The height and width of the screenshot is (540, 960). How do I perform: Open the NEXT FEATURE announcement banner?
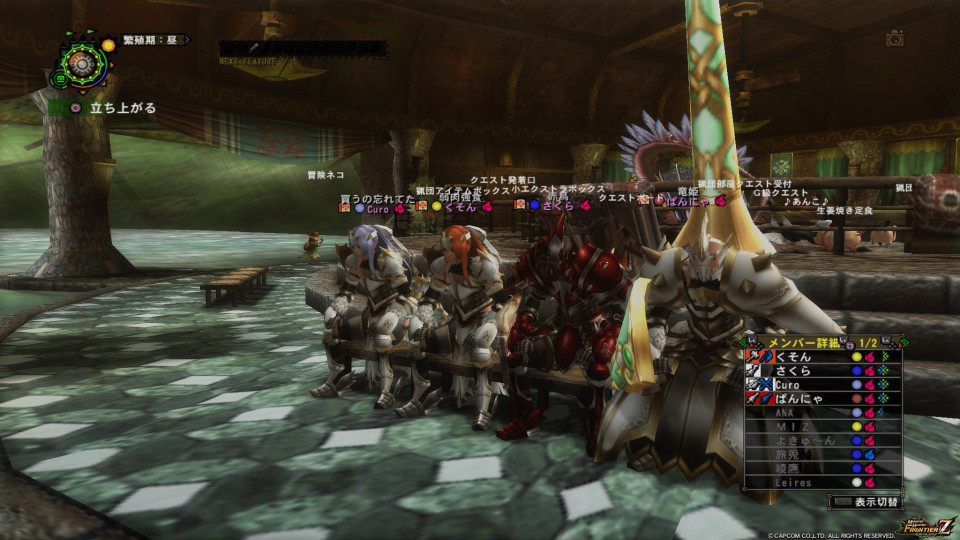[303, 49]
